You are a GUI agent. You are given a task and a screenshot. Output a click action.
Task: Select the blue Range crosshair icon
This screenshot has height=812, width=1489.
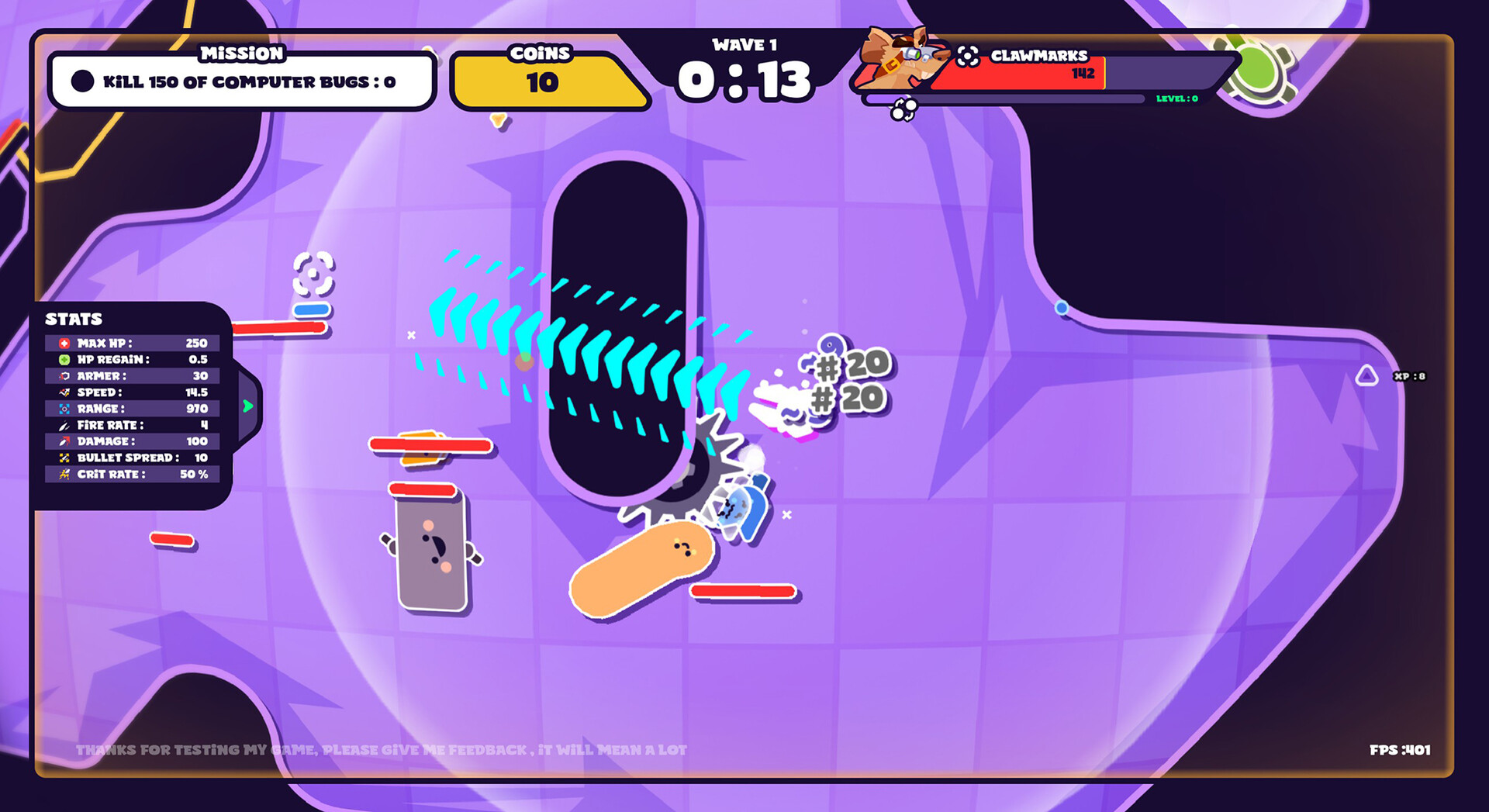coord(66,409)
